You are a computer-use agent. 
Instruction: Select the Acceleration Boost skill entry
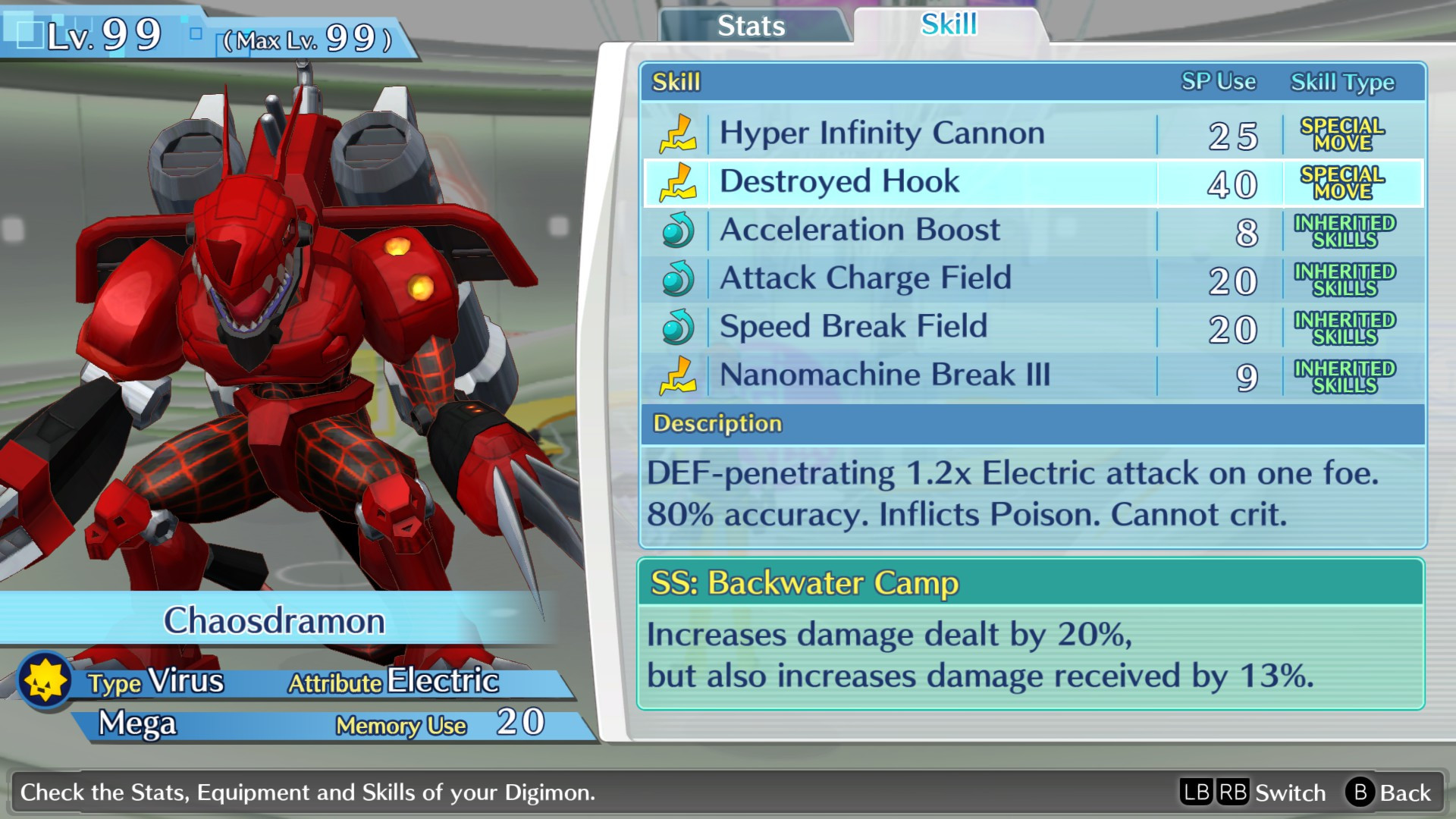click(861, 229)
